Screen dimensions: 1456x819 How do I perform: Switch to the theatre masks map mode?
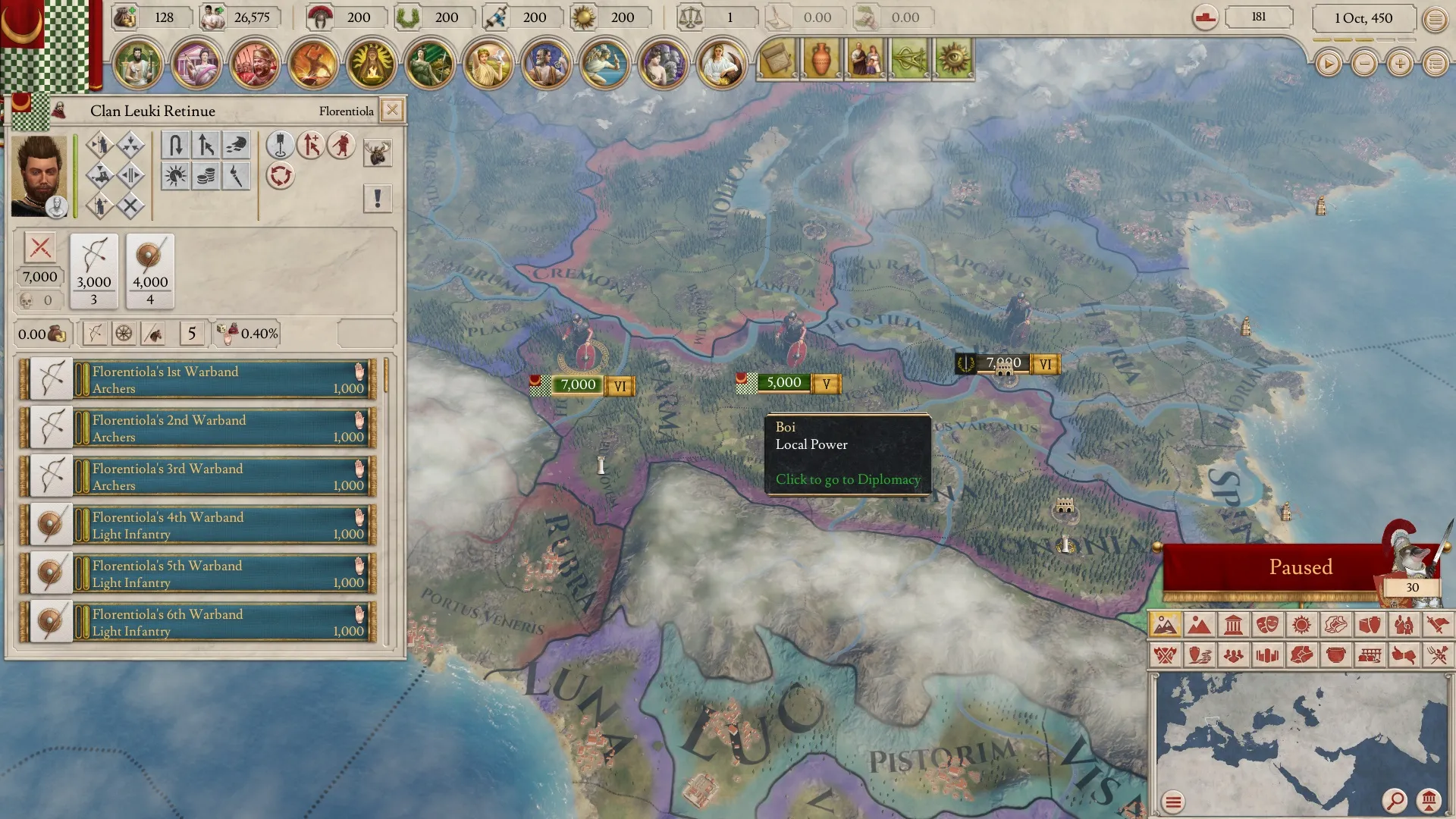click(1267, 625)
